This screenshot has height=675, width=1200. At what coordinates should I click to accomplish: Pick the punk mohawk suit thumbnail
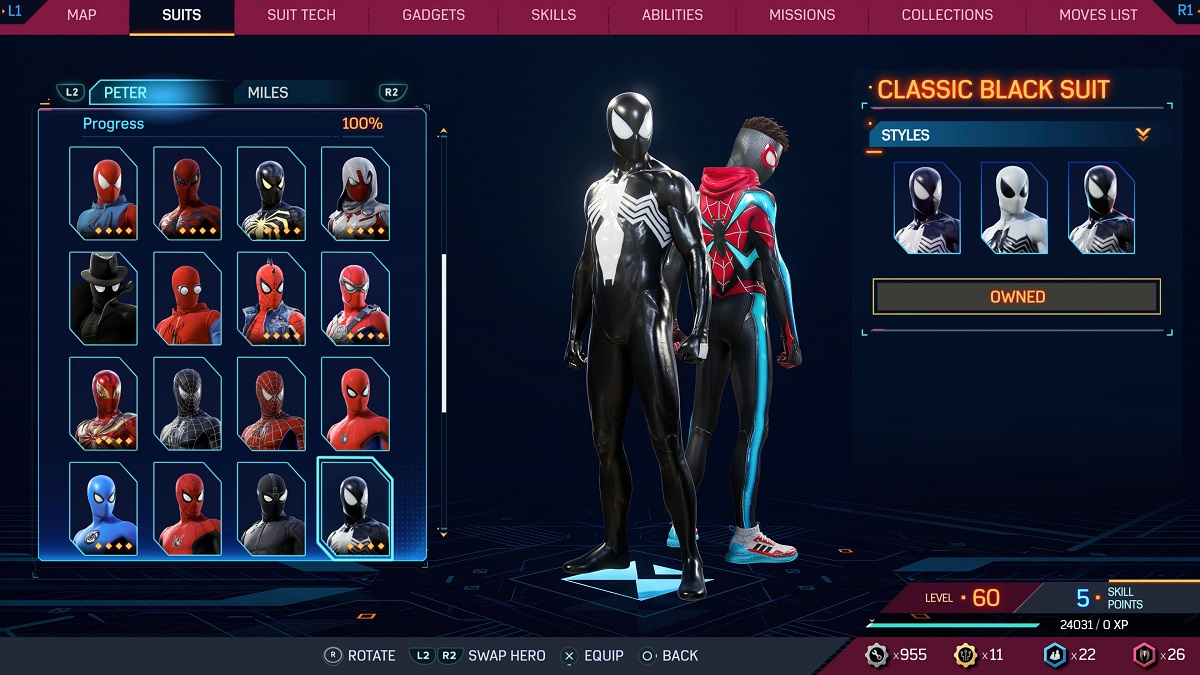(x=271, y=299)
